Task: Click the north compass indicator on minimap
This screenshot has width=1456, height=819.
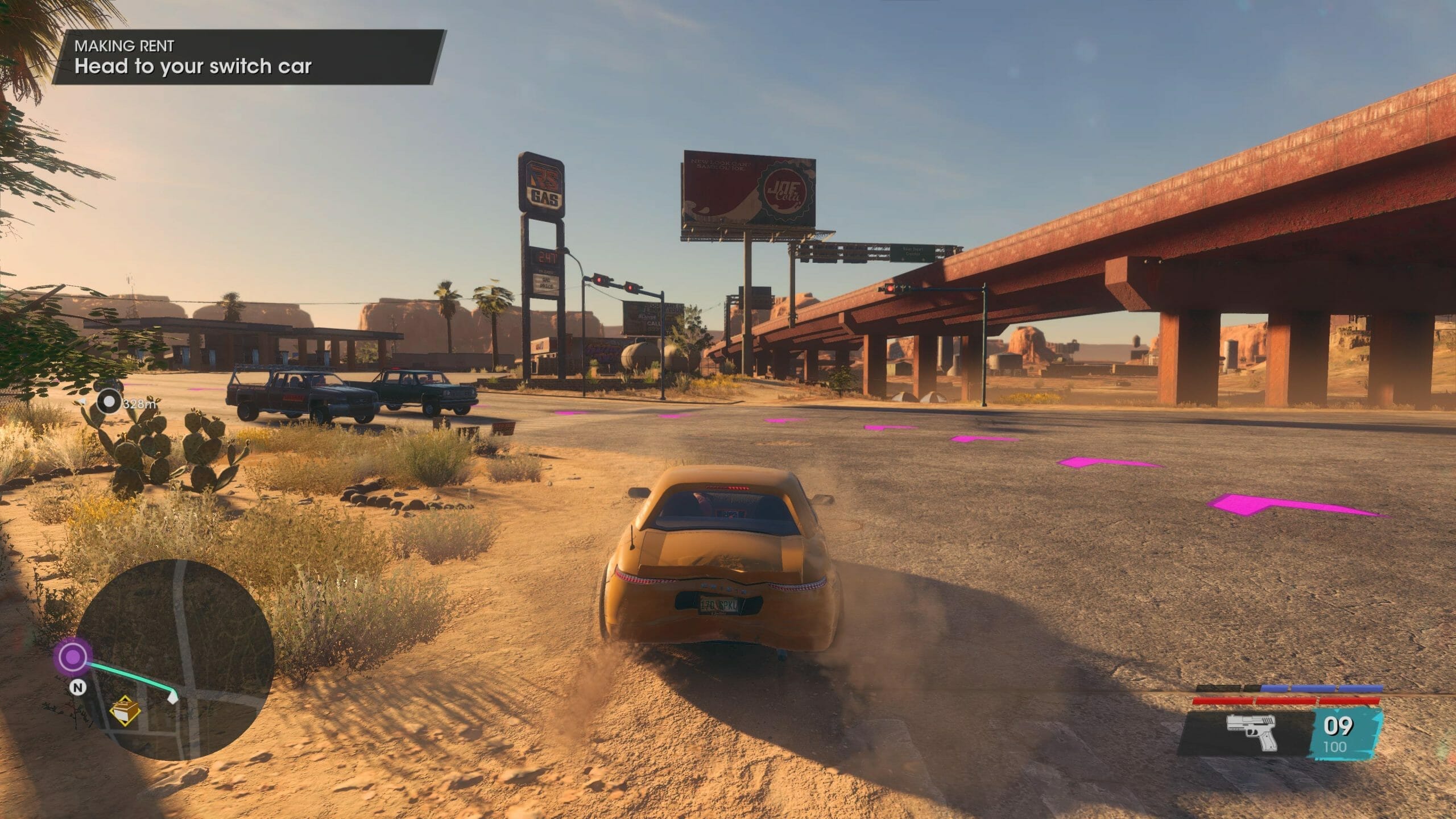Action: click(78, 688)
